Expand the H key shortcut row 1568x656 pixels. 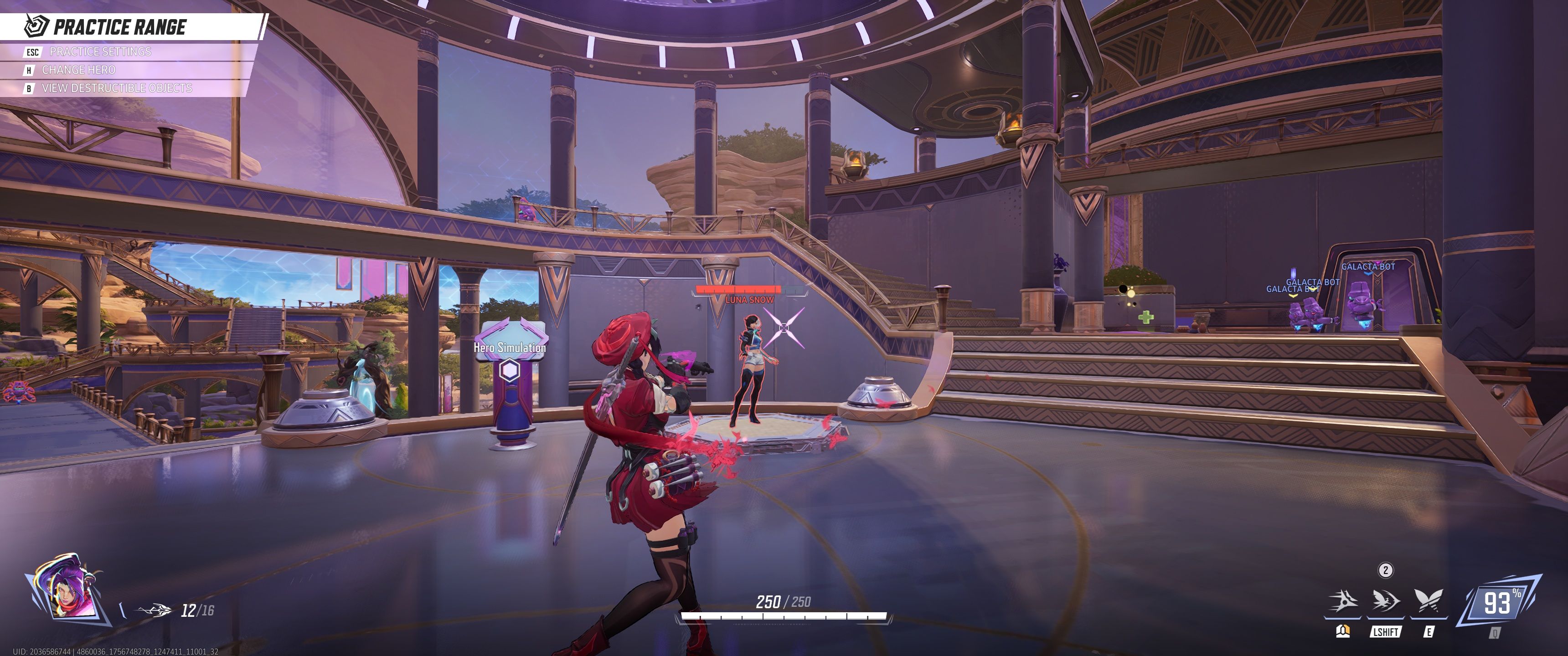pos(29,70)
